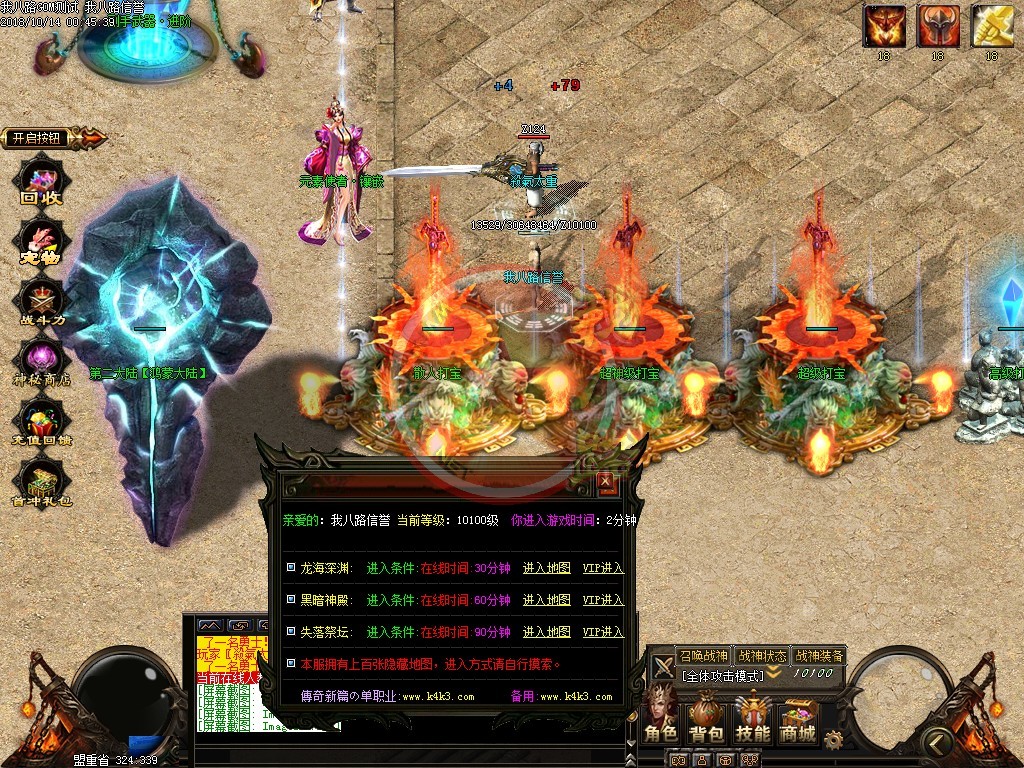Close the map entry dialog
The width and height of the screenshot is (1024, 768).
tap(606, 483)
